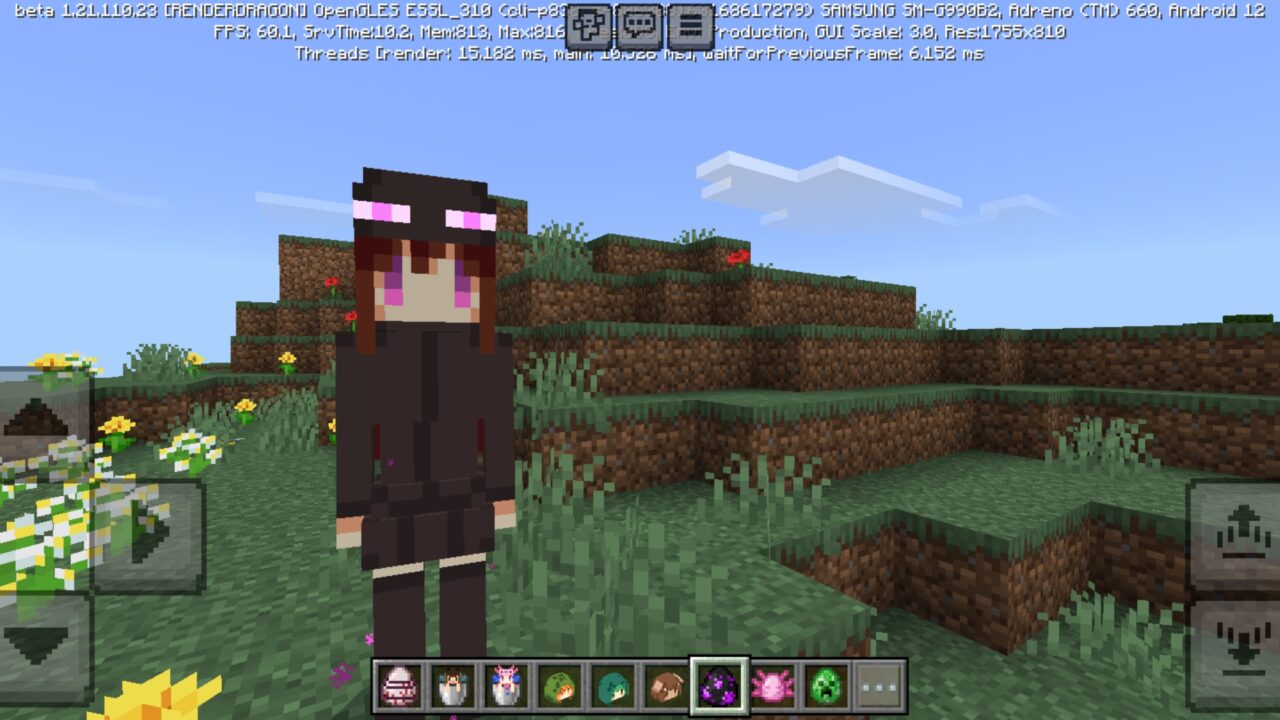Select the enderman spawn egg in the hotbar
The height and width of the screenshot is (720, 1280).
click(721, 687)
